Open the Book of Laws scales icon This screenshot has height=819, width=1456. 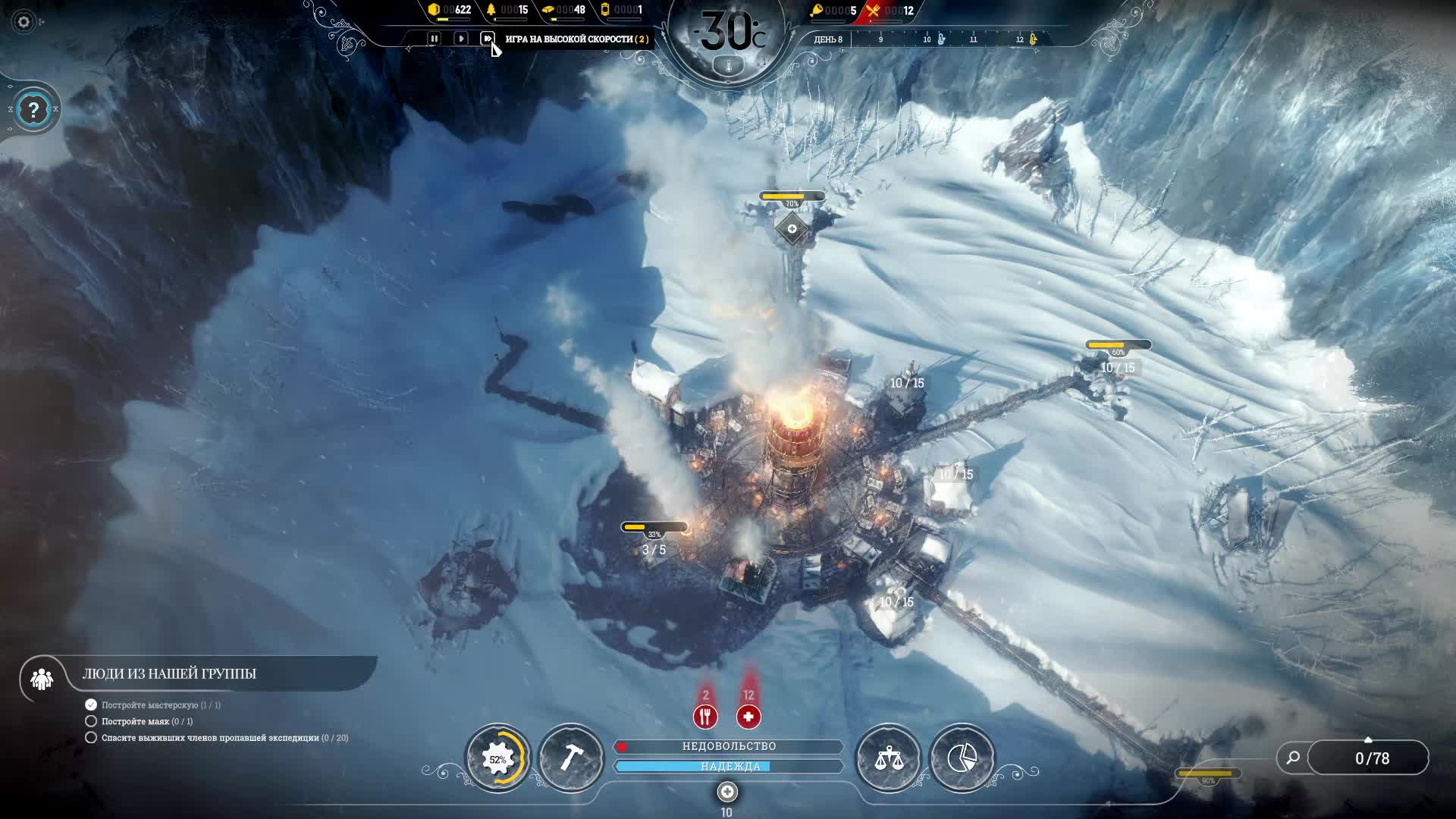(890, 758)
